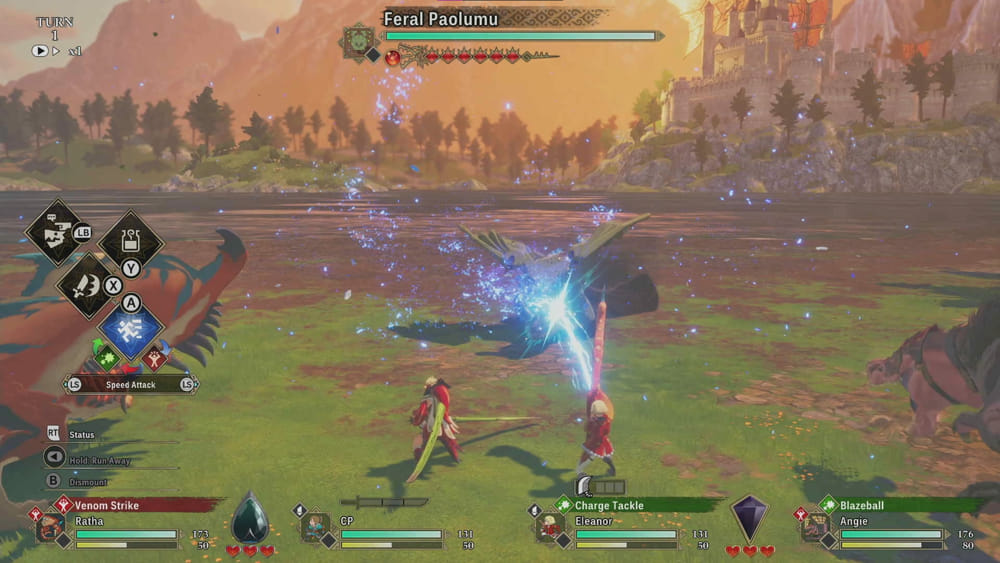Image resolution: width=1000 pixels, height=563 pixels.
Task: Select Angie's monster portrait
Action: point(815,527)
